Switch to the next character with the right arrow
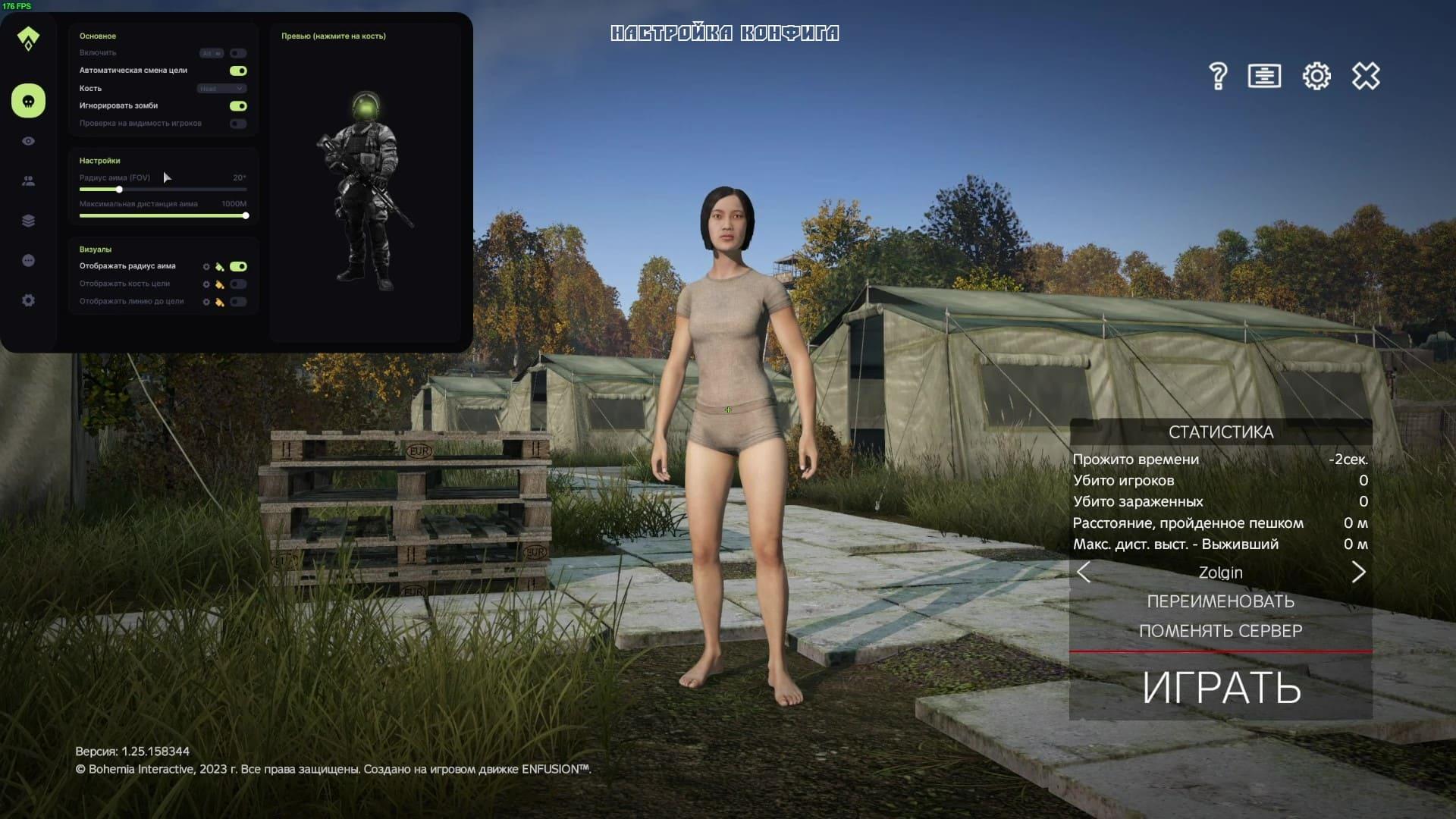This screenshot has width=1456, height=819. coord(1358,572)
